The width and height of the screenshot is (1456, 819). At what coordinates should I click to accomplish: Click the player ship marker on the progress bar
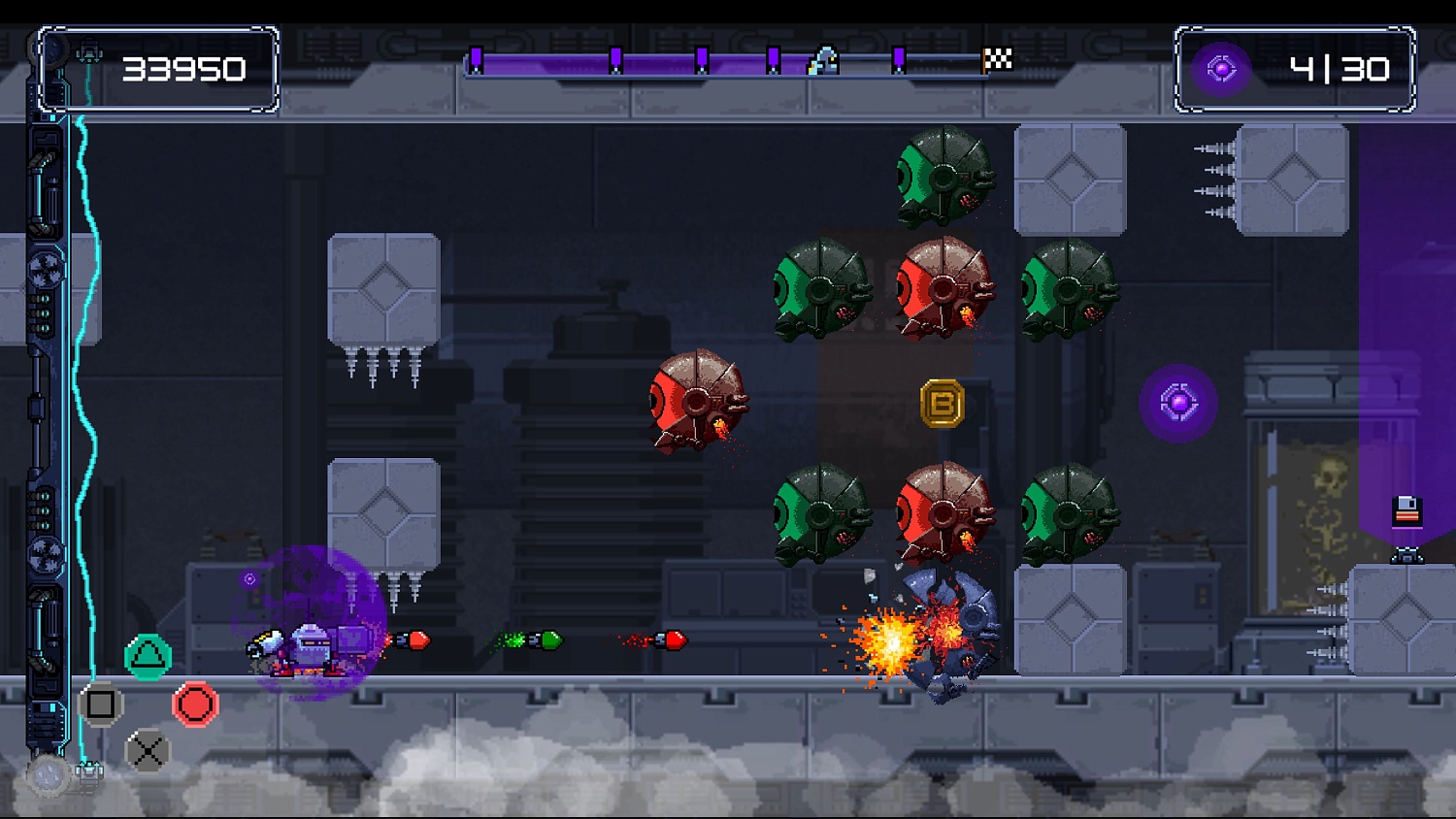click(x=826, y=61)
